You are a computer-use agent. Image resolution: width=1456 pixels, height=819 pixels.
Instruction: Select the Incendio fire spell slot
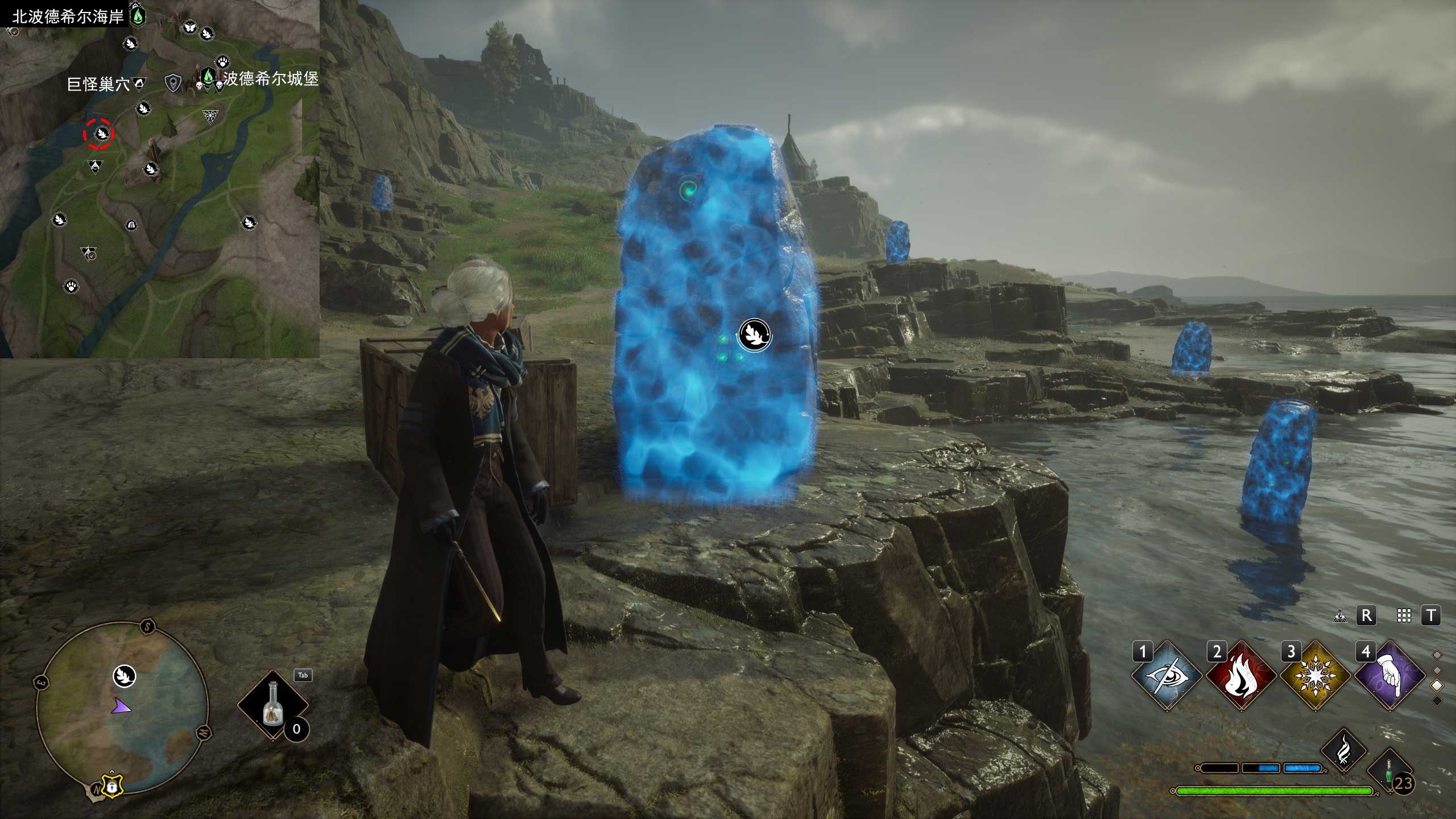point(1240,676)
